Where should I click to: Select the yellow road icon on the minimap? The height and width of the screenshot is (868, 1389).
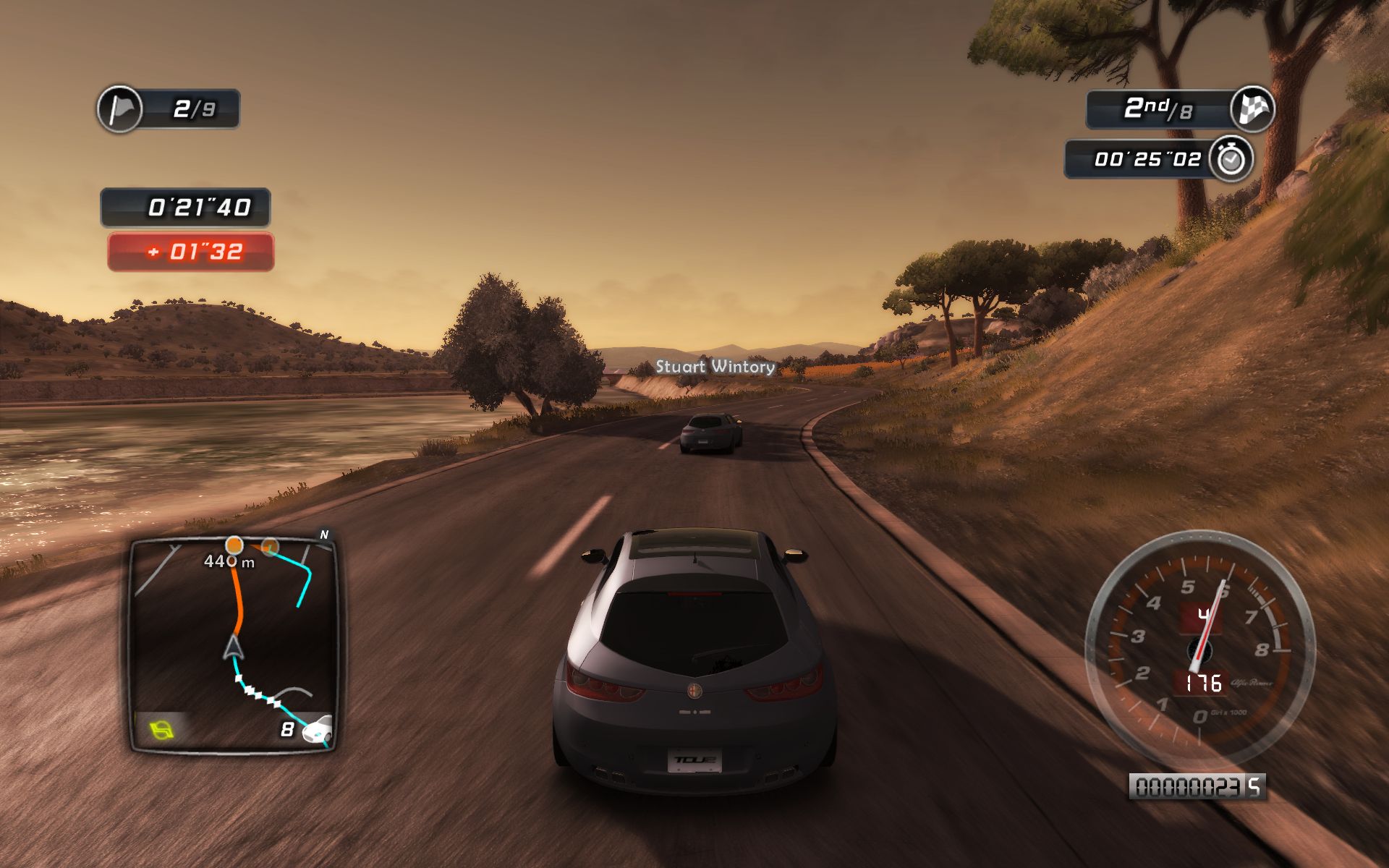pyautogui.click(x=162, y=729)
